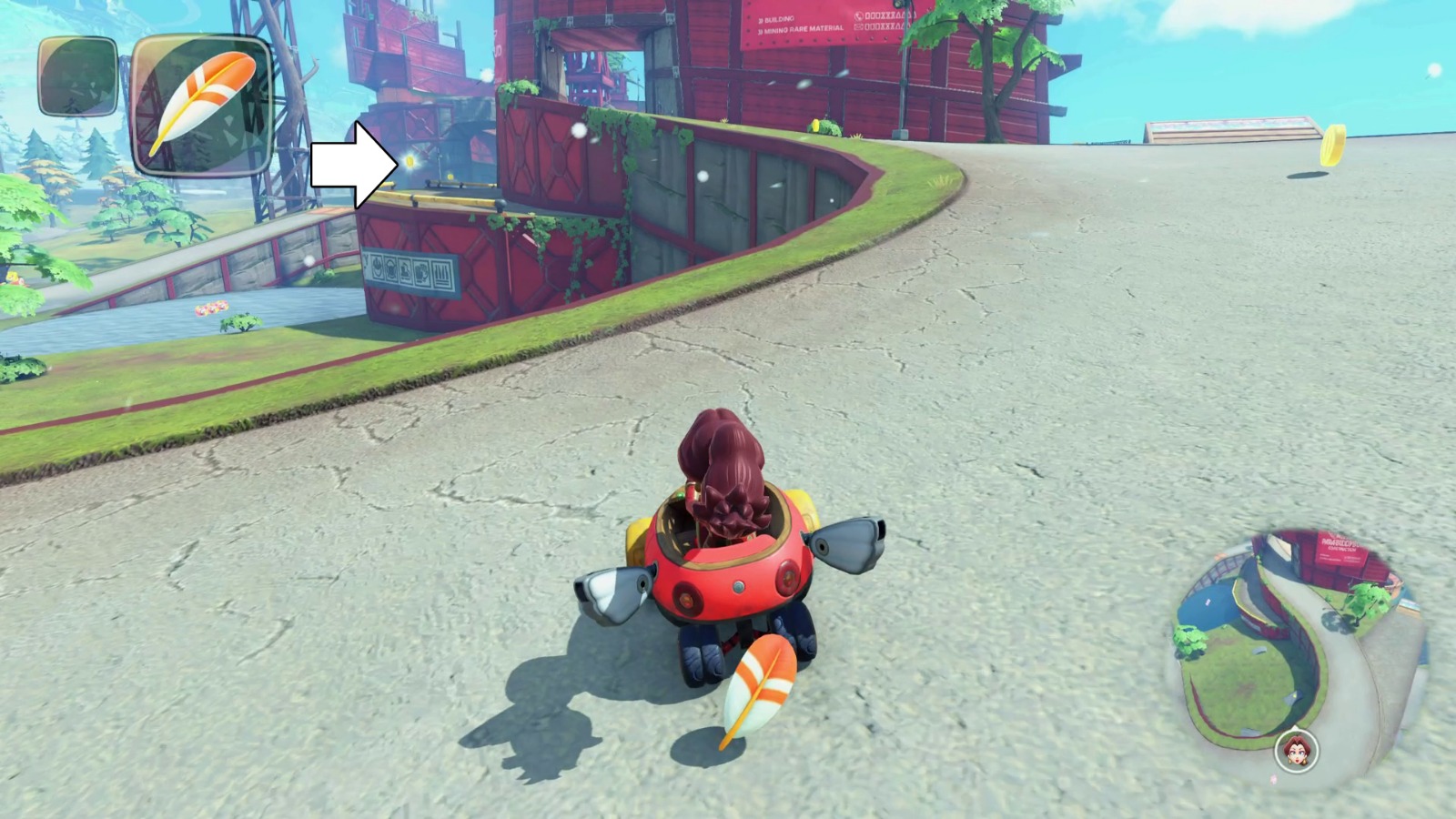Click the hand safety symbol on the red container
The image size is (1456, 819).
tap(378, 268)
